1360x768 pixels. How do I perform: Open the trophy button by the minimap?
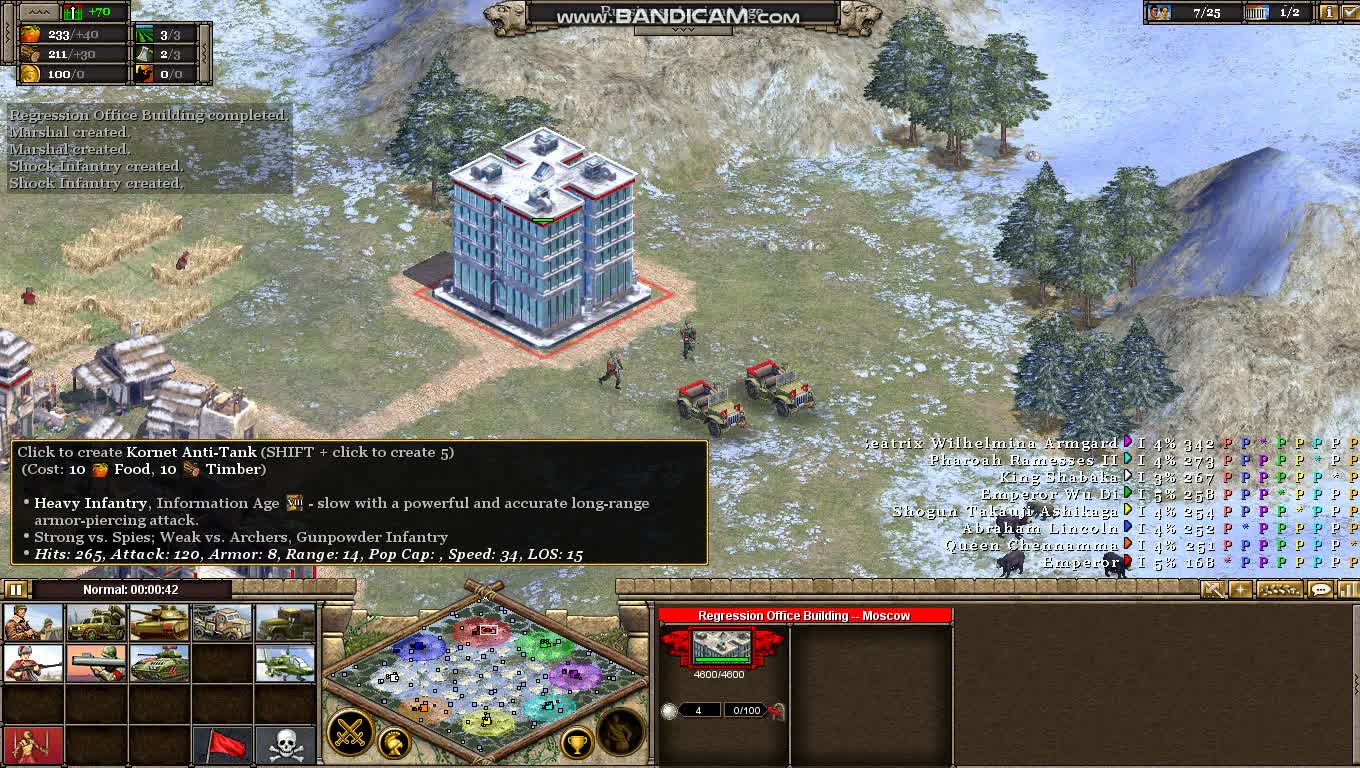[577, 743]
